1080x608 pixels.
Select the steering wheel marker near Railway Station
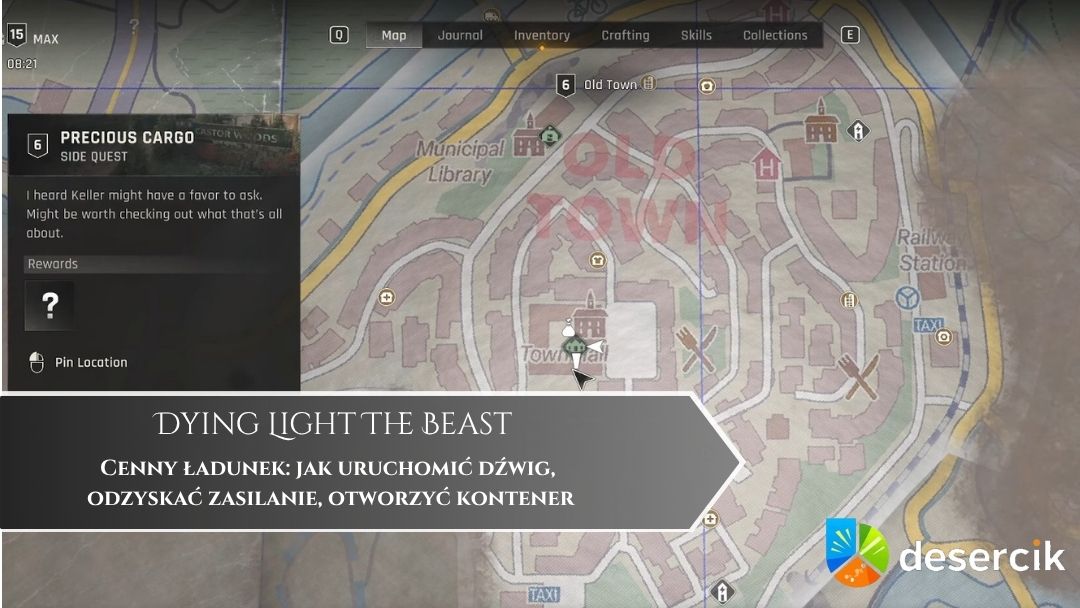tap(909, 298)
